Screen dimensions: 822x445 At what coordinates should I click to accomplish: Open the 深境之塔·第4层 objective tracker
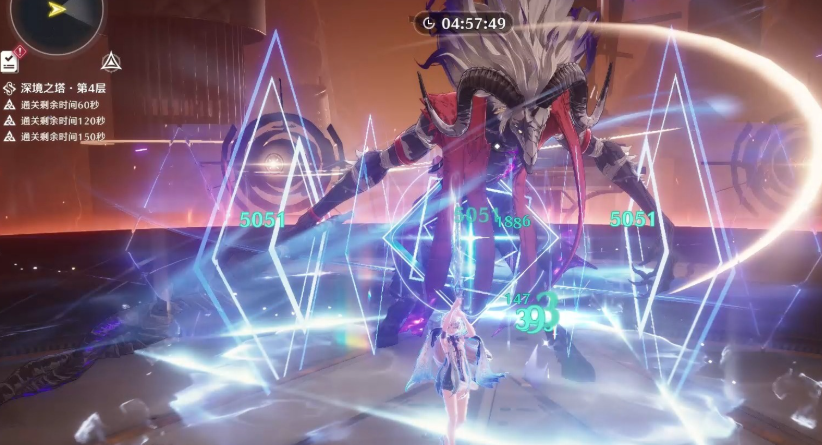(60, 88)
